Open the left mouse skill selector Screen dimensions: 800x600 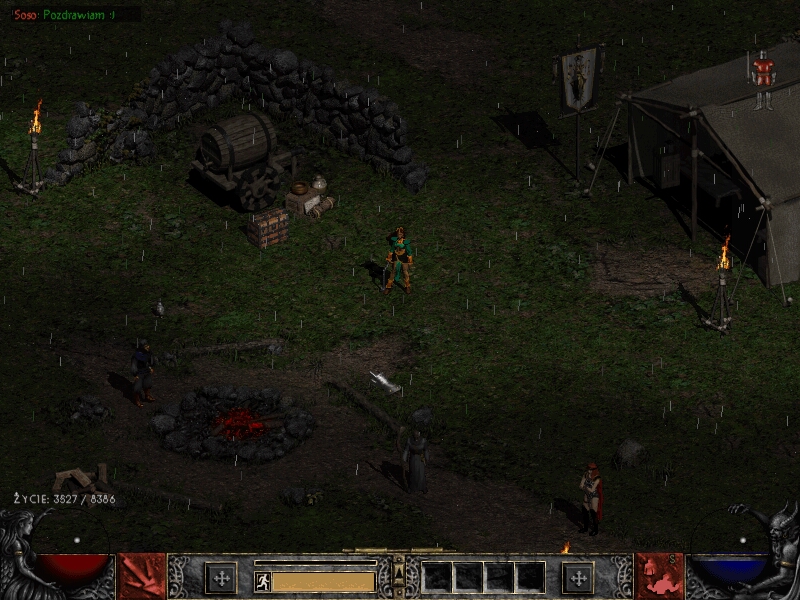click(142, 576)
